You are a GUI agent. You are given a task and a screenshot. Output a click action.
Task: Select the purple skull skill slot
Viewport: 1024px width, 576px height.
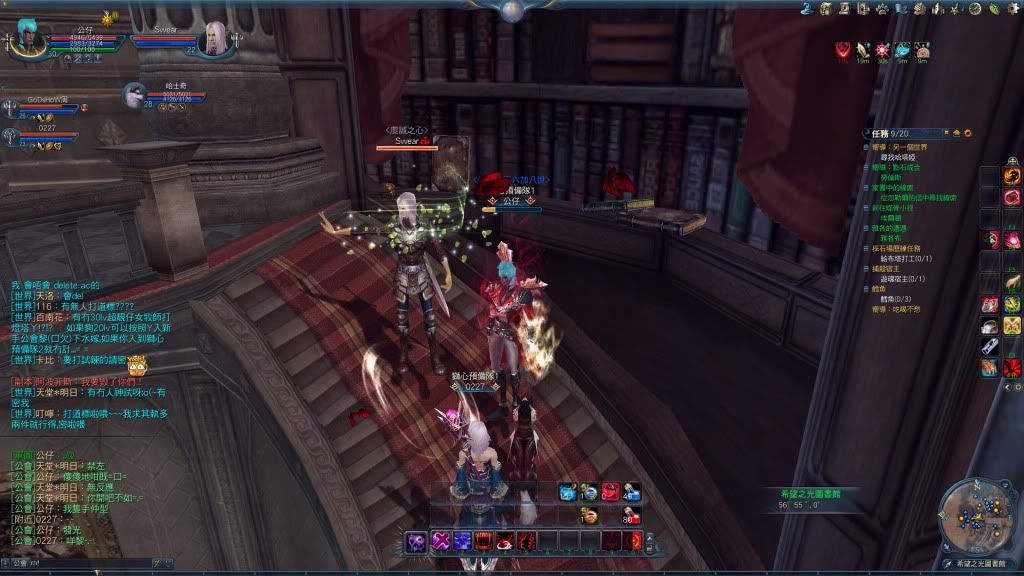[x=417, y=541]
